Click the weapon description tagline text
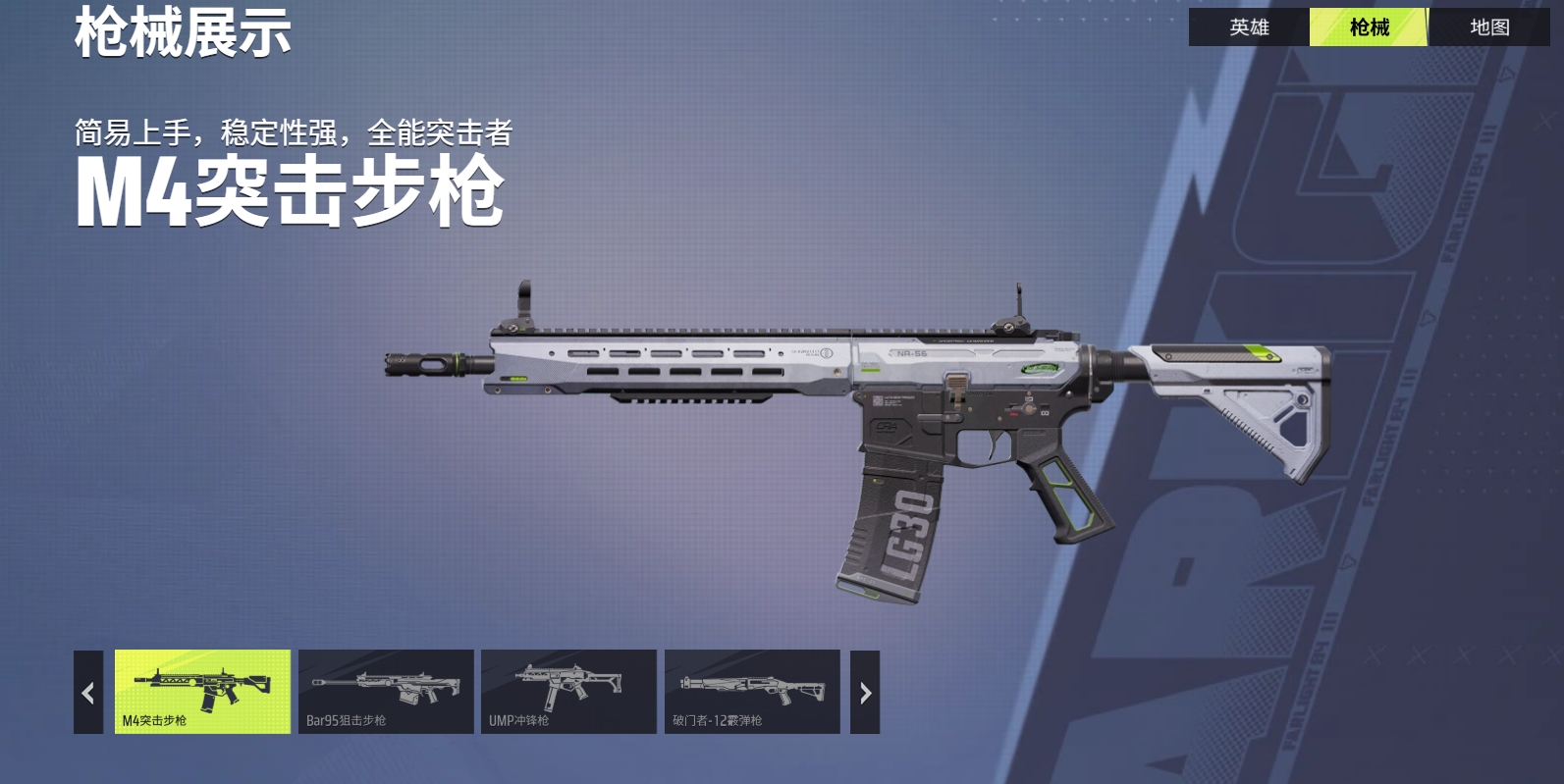1564x784 pixels. pyautogui.click(x=297, y=131)
